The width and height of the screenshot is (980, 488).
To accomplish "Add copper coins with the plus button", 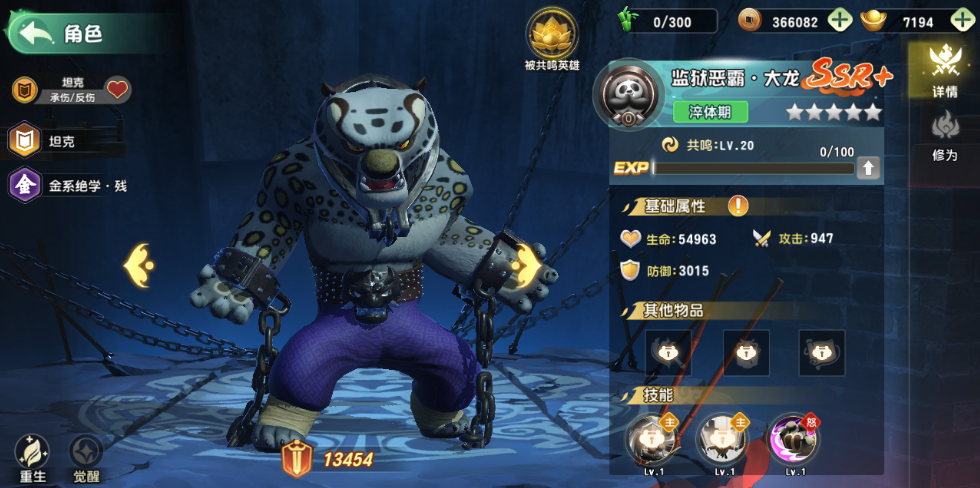I will tap(840, 21).
